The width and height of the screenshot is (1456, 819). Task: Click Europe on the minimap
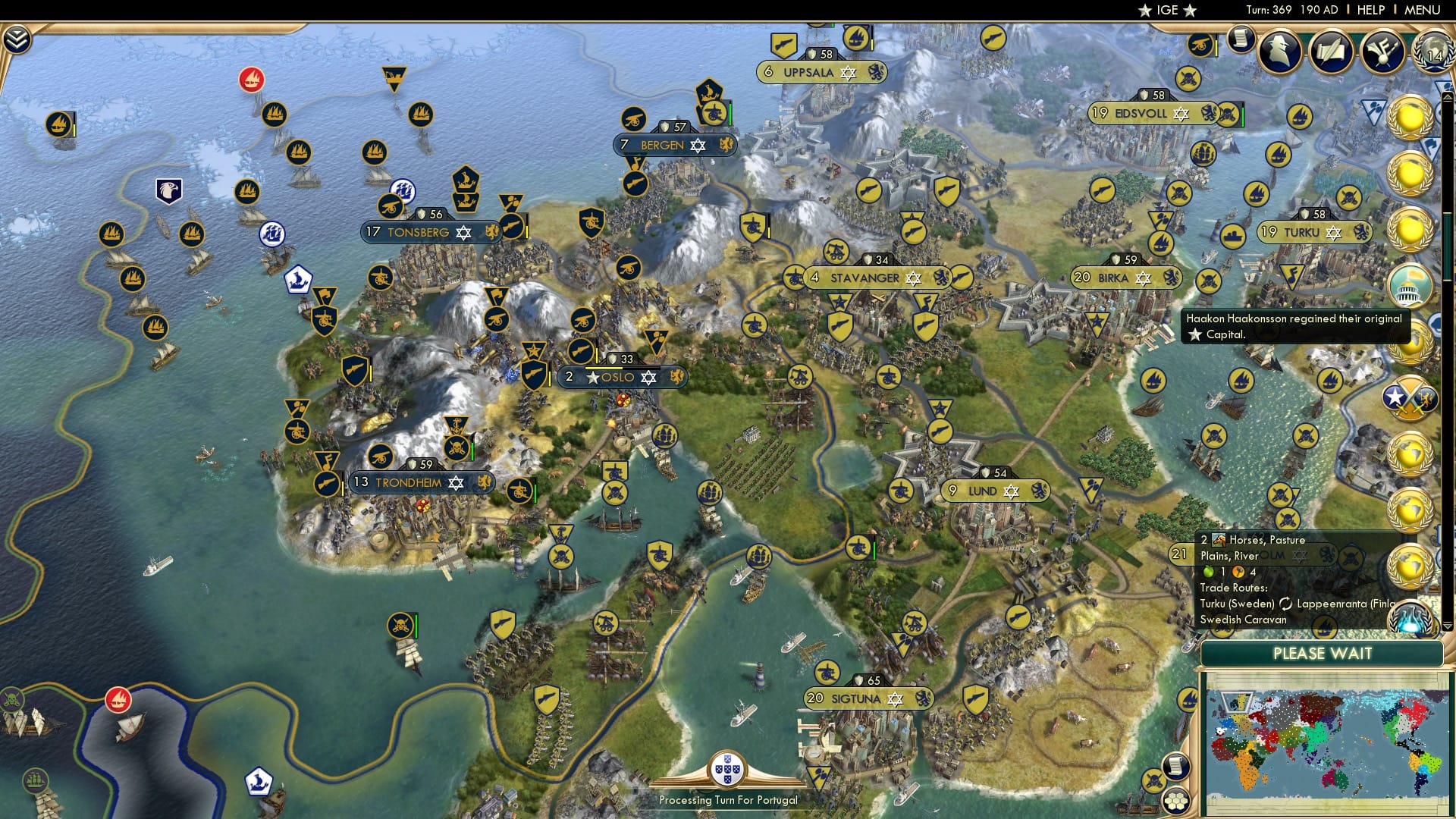tap(1238, 703)
